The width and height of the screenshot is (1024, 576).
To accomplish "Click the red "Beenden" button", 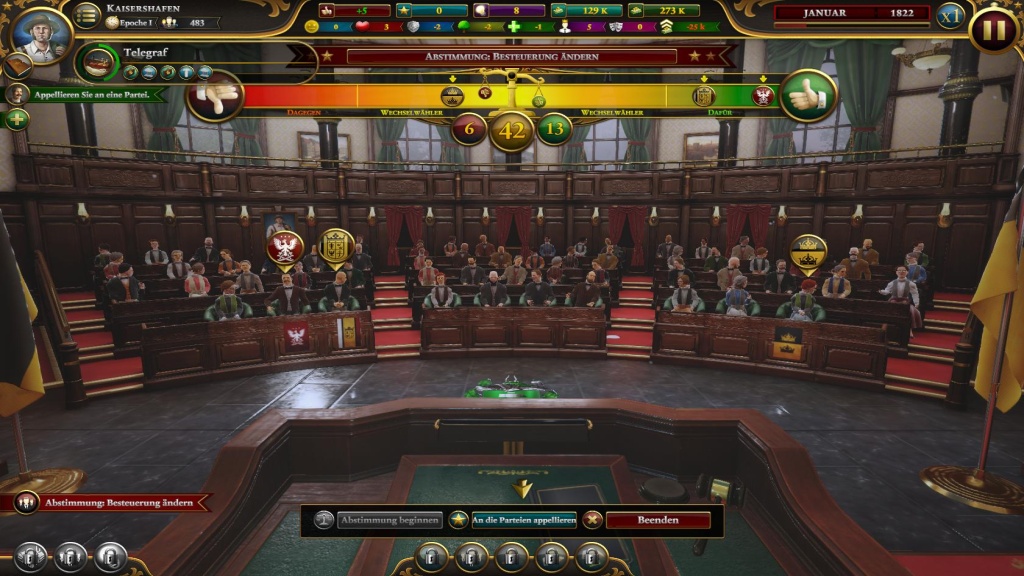I will pyautogui.click(x=657, y=520).
